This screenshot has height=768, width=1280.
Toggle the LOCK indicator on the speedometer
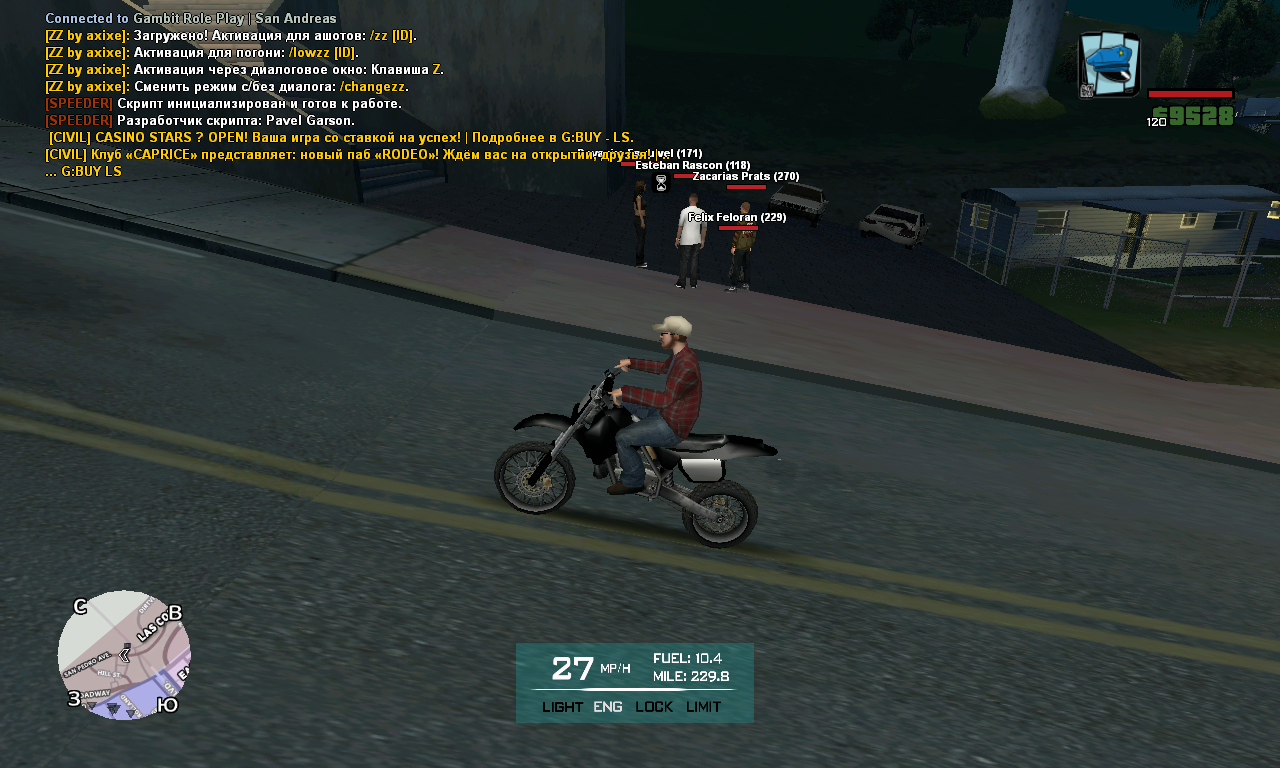(654, 707)
